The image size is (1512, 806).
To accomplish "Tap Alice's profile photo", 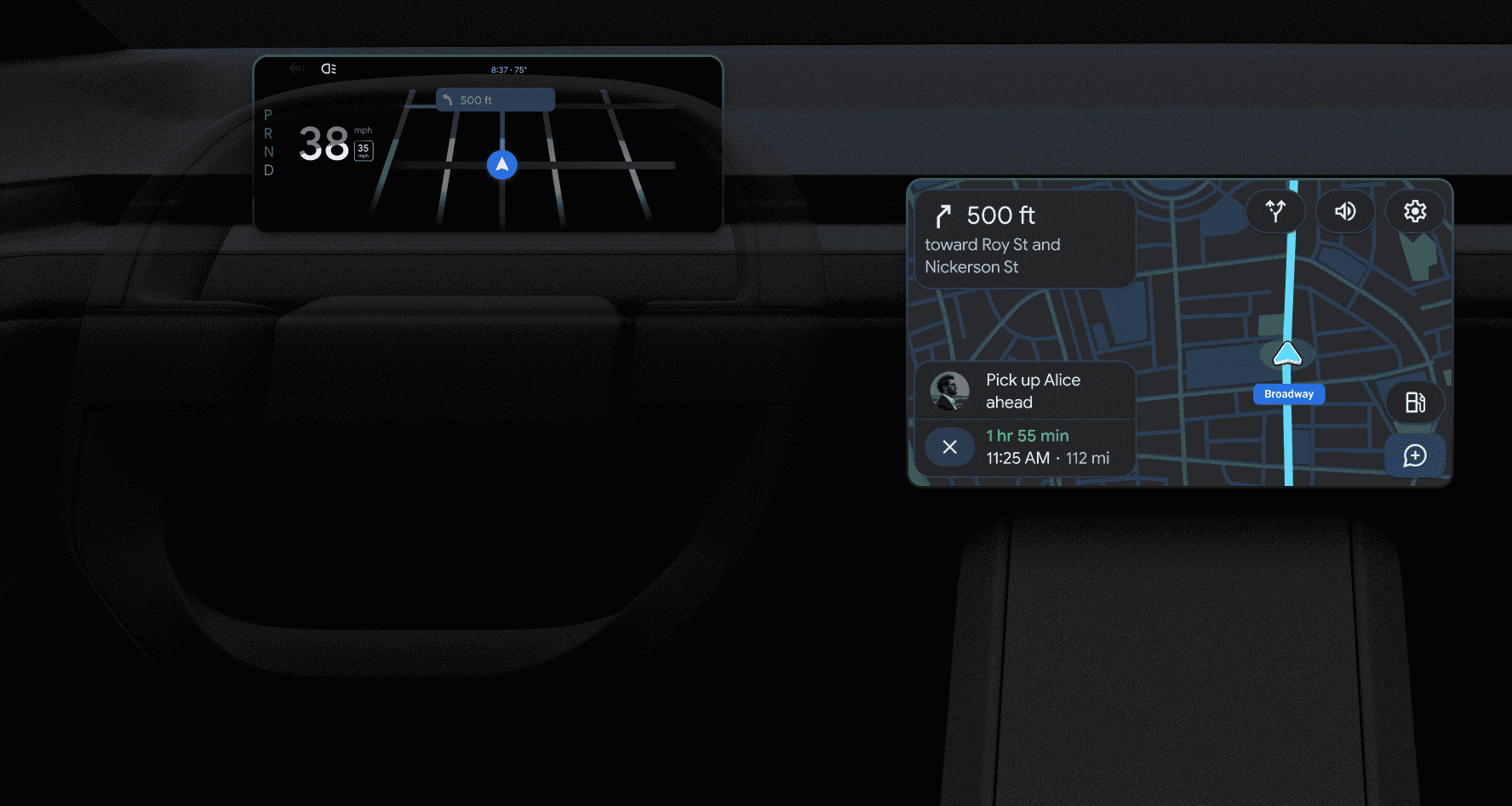I will [951, 391].
